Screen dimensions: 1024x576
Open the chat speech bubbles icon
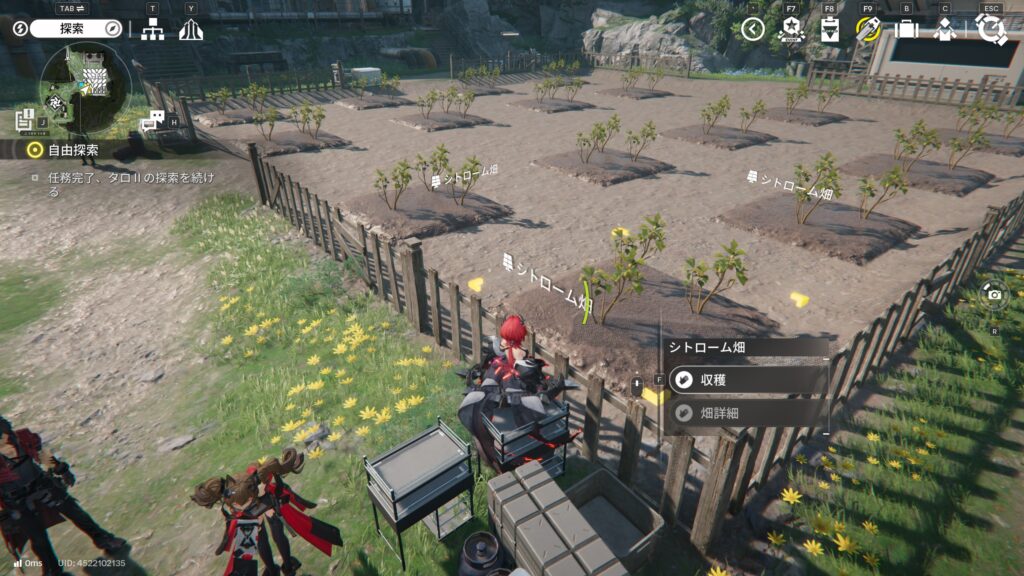pos(151,122)
